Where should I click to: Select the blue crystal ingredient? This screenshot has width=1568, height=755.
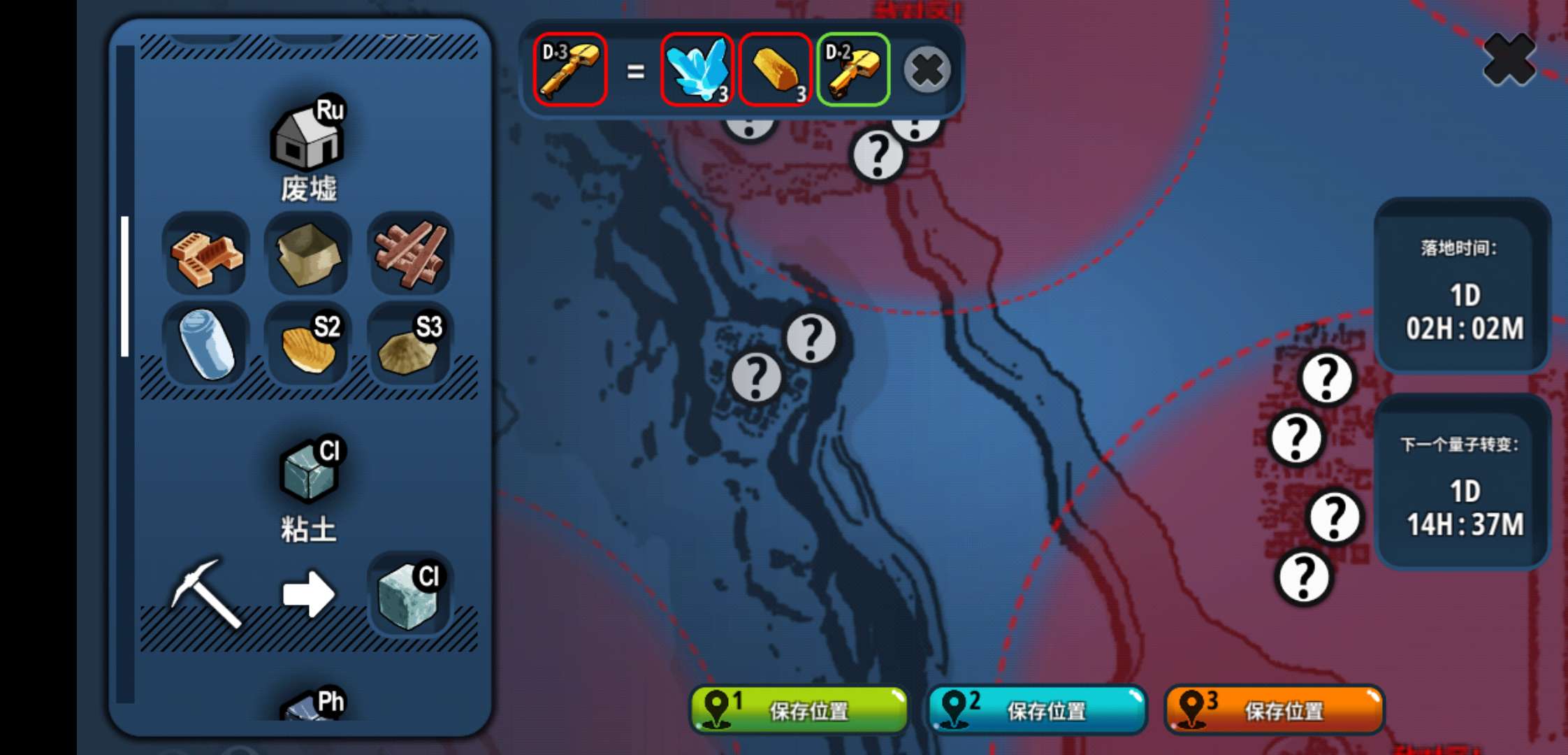coord(697,70)
